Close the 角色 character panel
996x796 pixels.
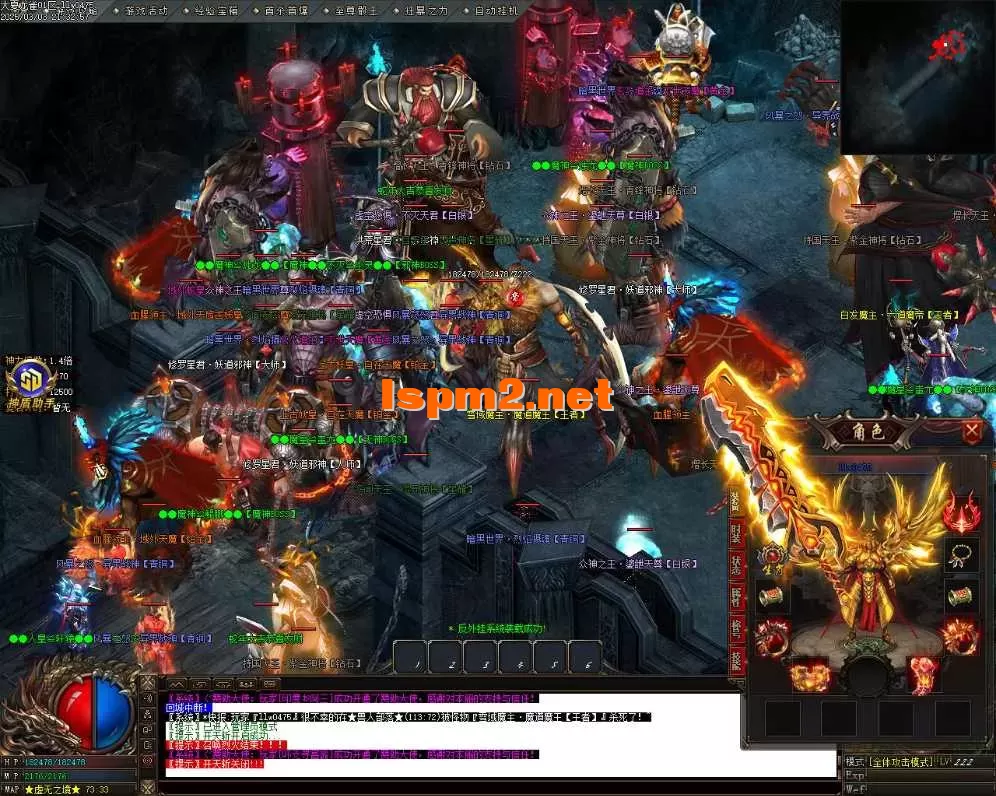click(972, 431)
